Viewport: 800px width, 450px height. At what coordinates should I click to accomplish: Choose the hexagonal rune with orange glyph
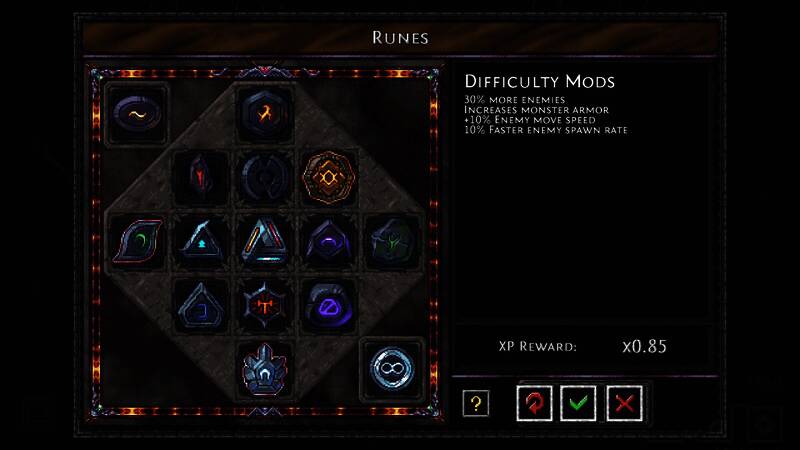pos(266,114)
